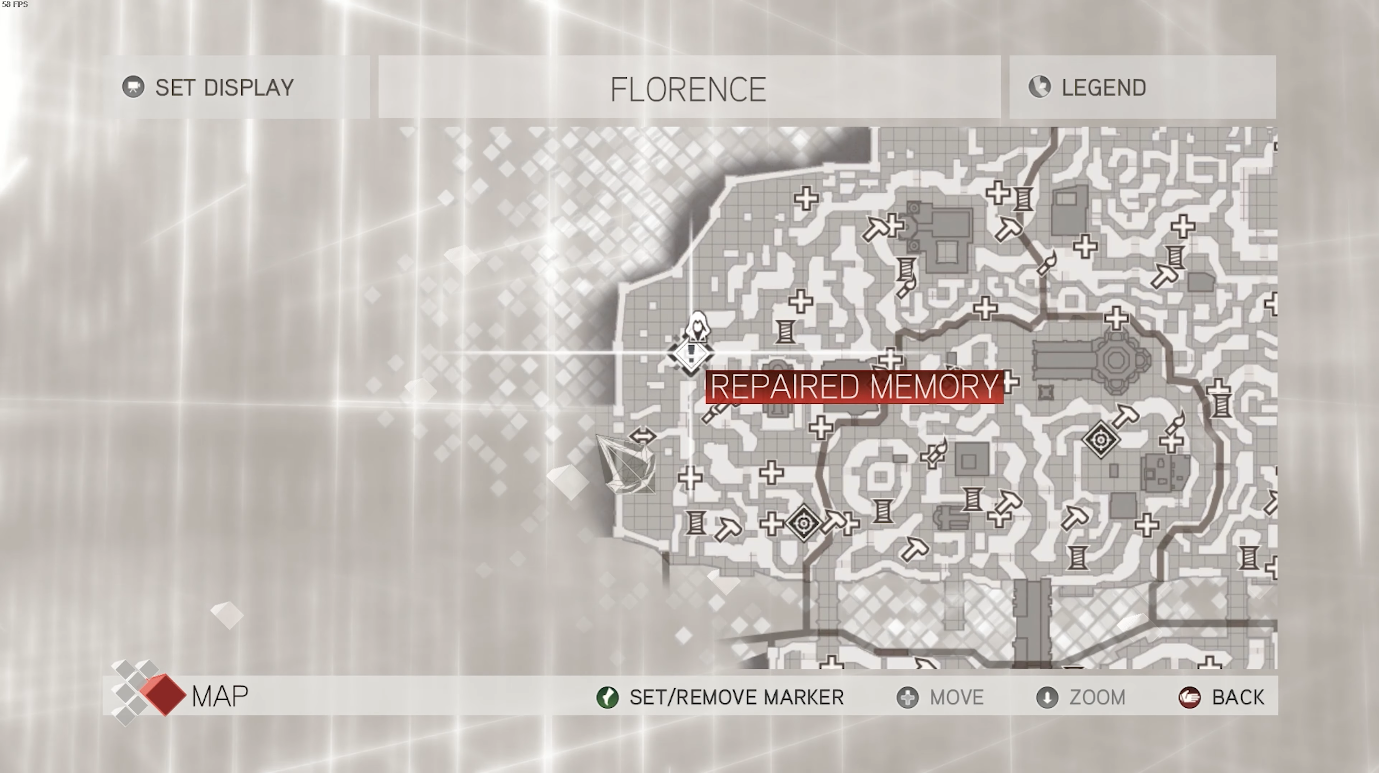Go Back from the map screen
Screen dimensions: 1379x773
[x=1222, y=697]
